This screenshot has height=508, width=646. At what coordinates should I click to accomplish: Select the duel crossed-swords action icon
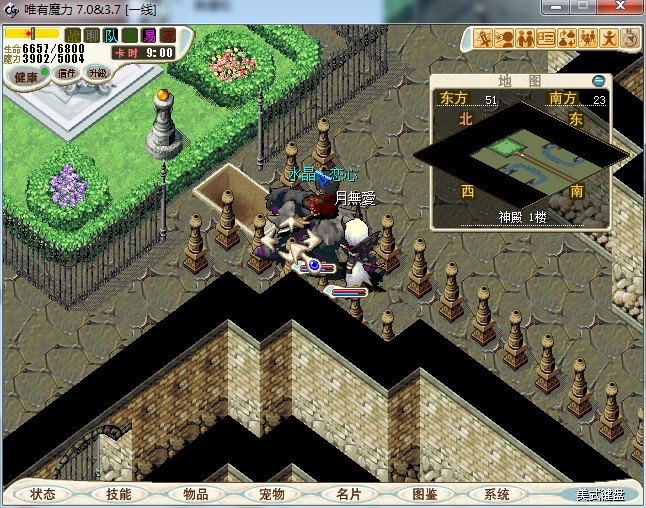click(x=485, y=38)
